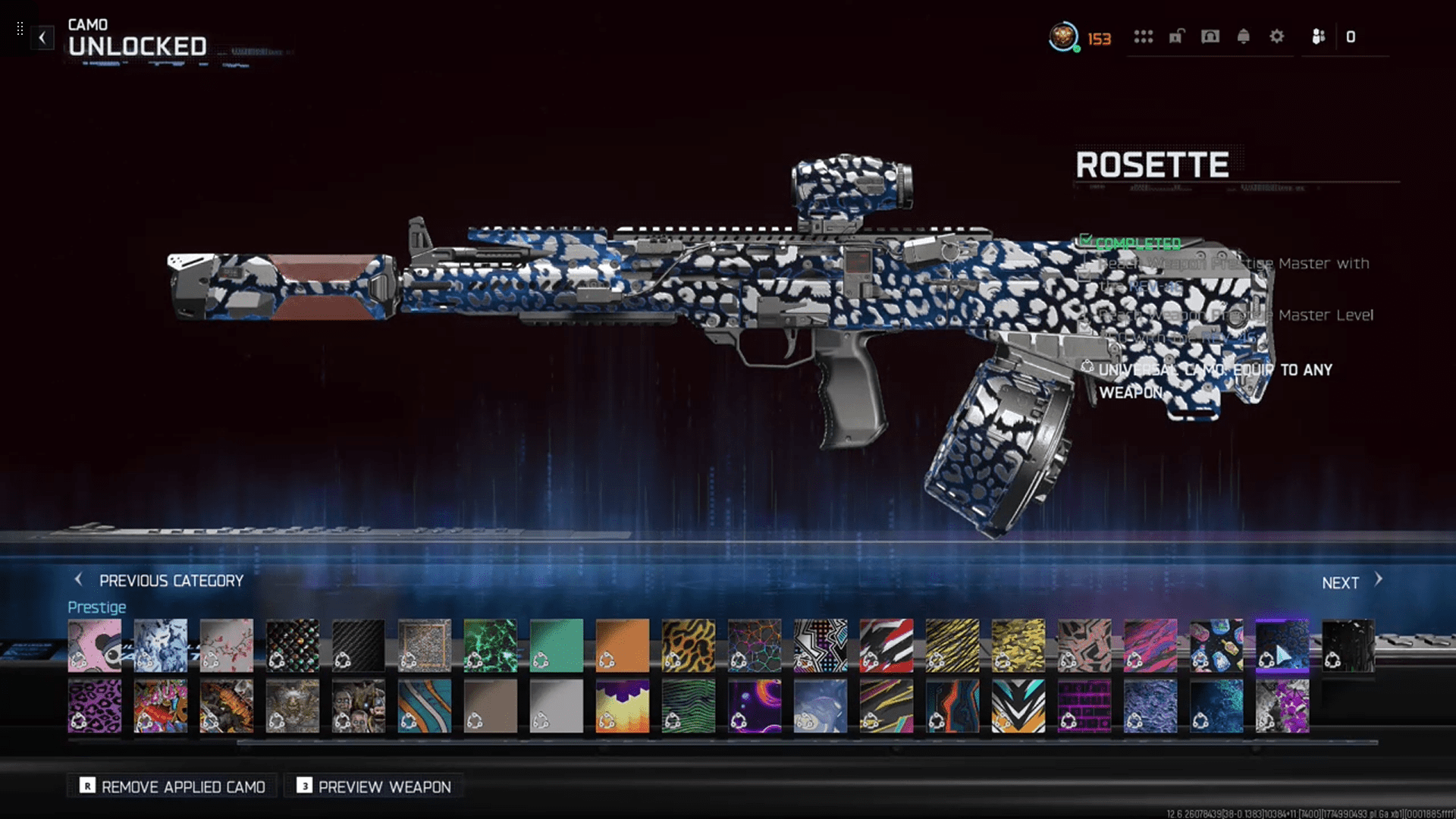Open the notifications bell

point(1244,36)
